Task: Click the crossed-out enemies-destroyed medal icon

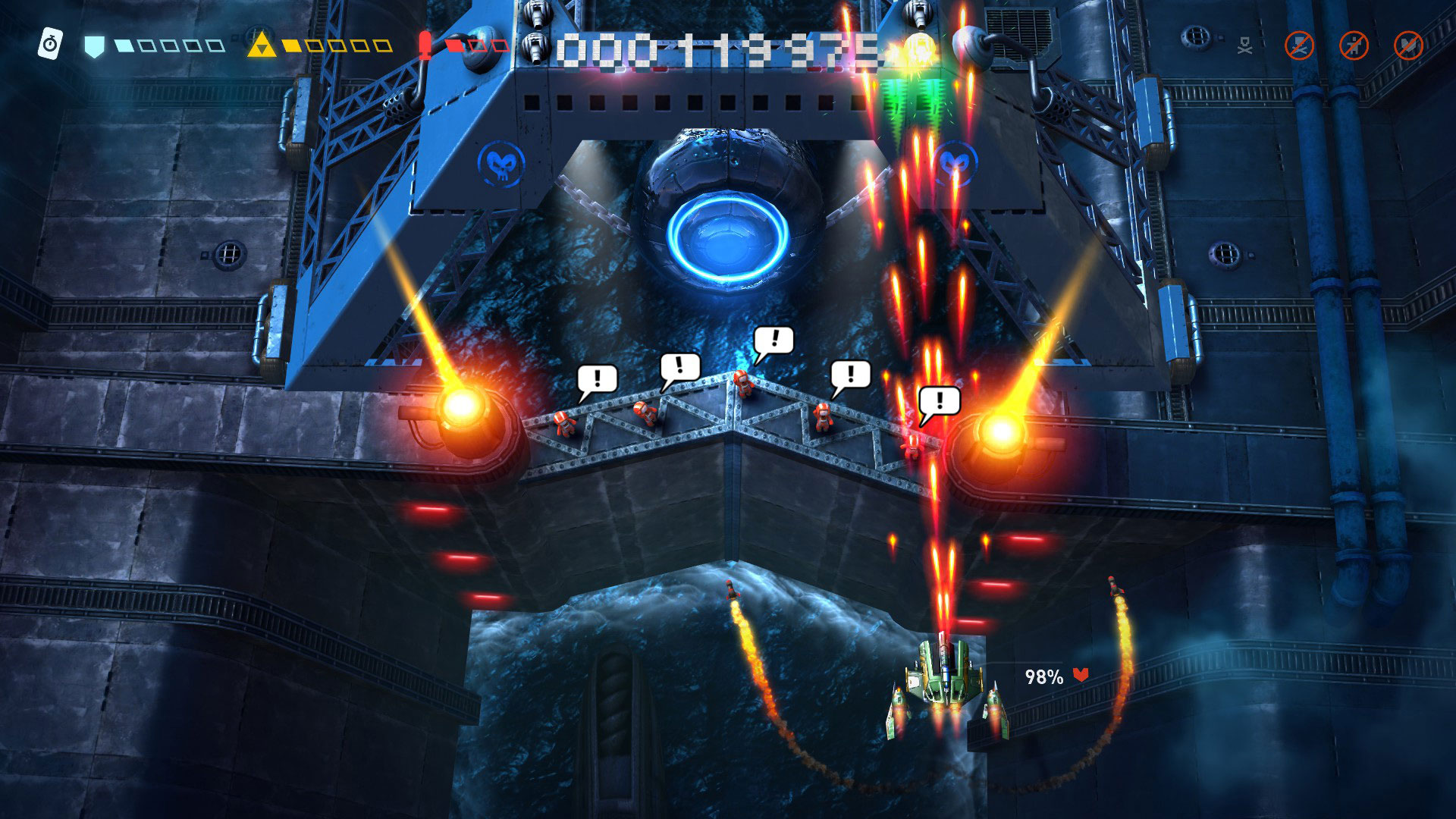Action: [1299, 45]
